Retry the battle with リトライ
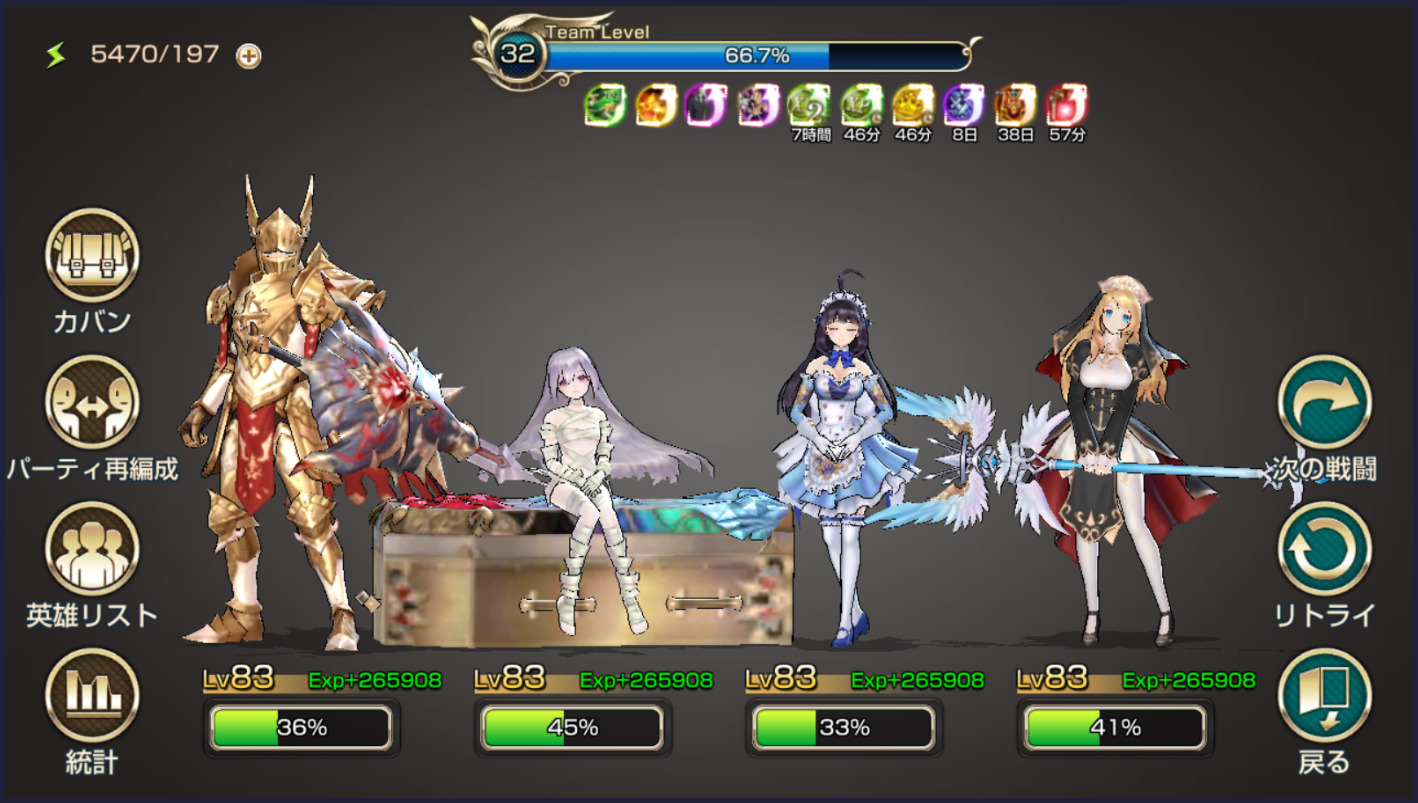Screen dimensions: 1418x803 (1324, 549)
